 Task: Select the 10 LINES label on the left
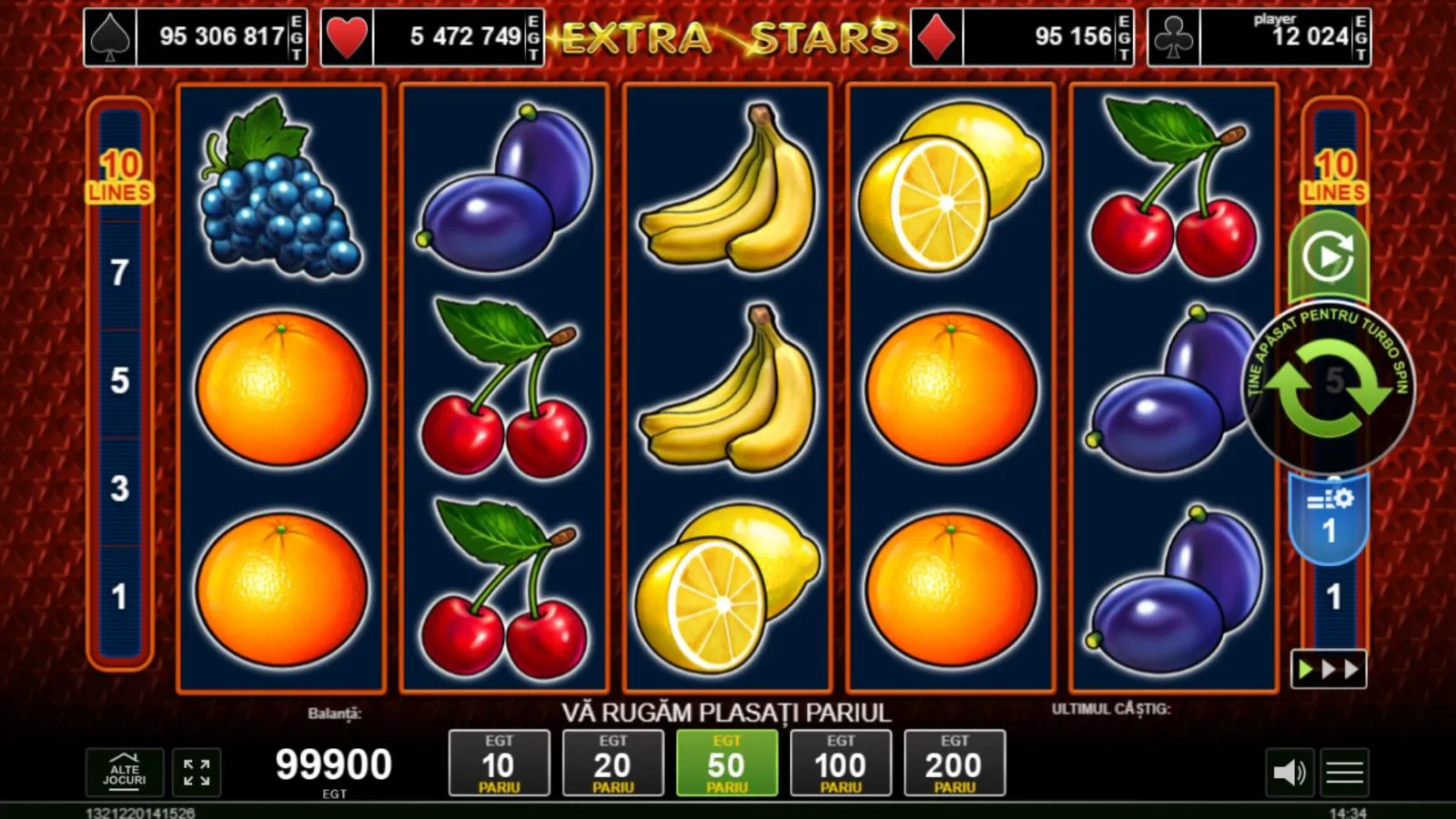[x=118, y=177]
